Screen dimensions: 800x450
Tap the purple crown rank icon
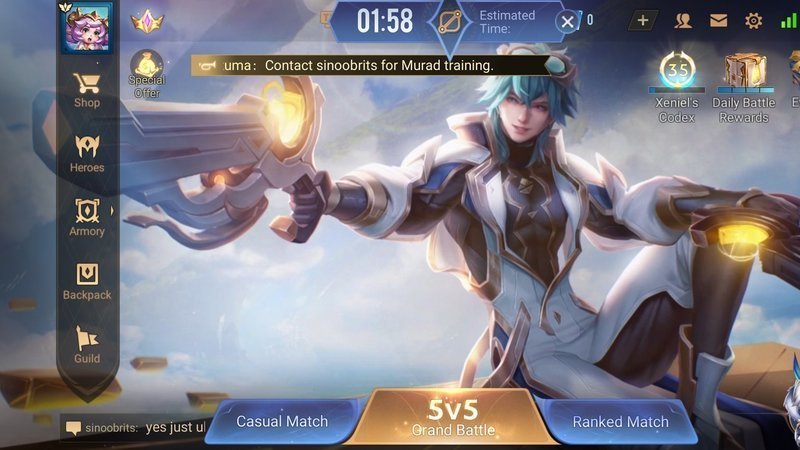pos(147,20)
